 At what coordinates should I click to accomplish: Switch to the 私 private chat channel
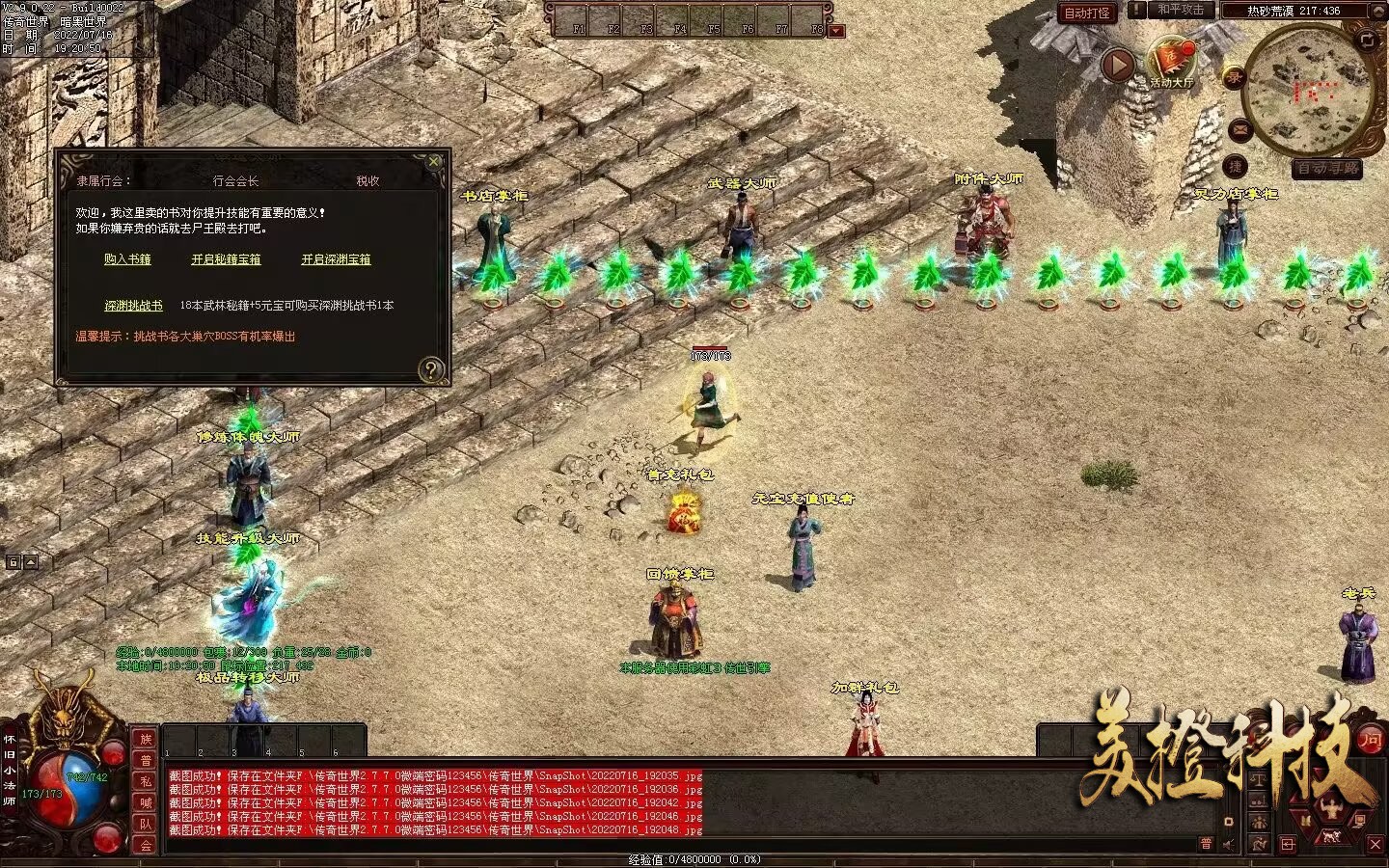point(146,781)
